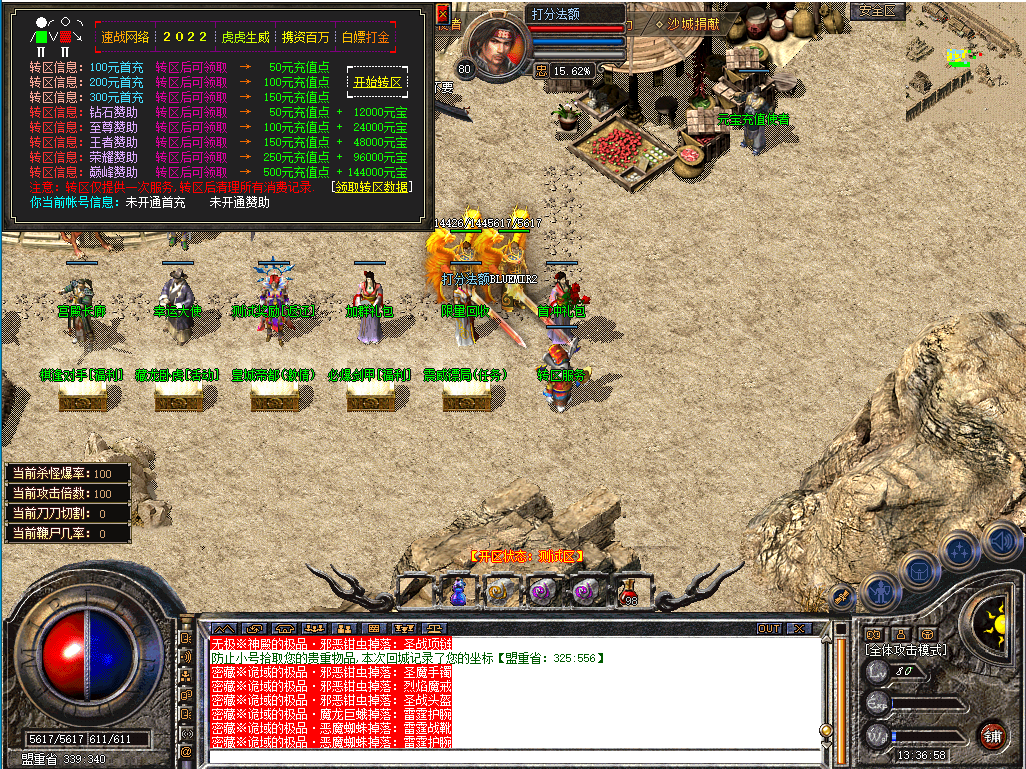This screenshot has width=1026, height=769.
Task: Click the 开始转区 button
Action: point(377,82)
